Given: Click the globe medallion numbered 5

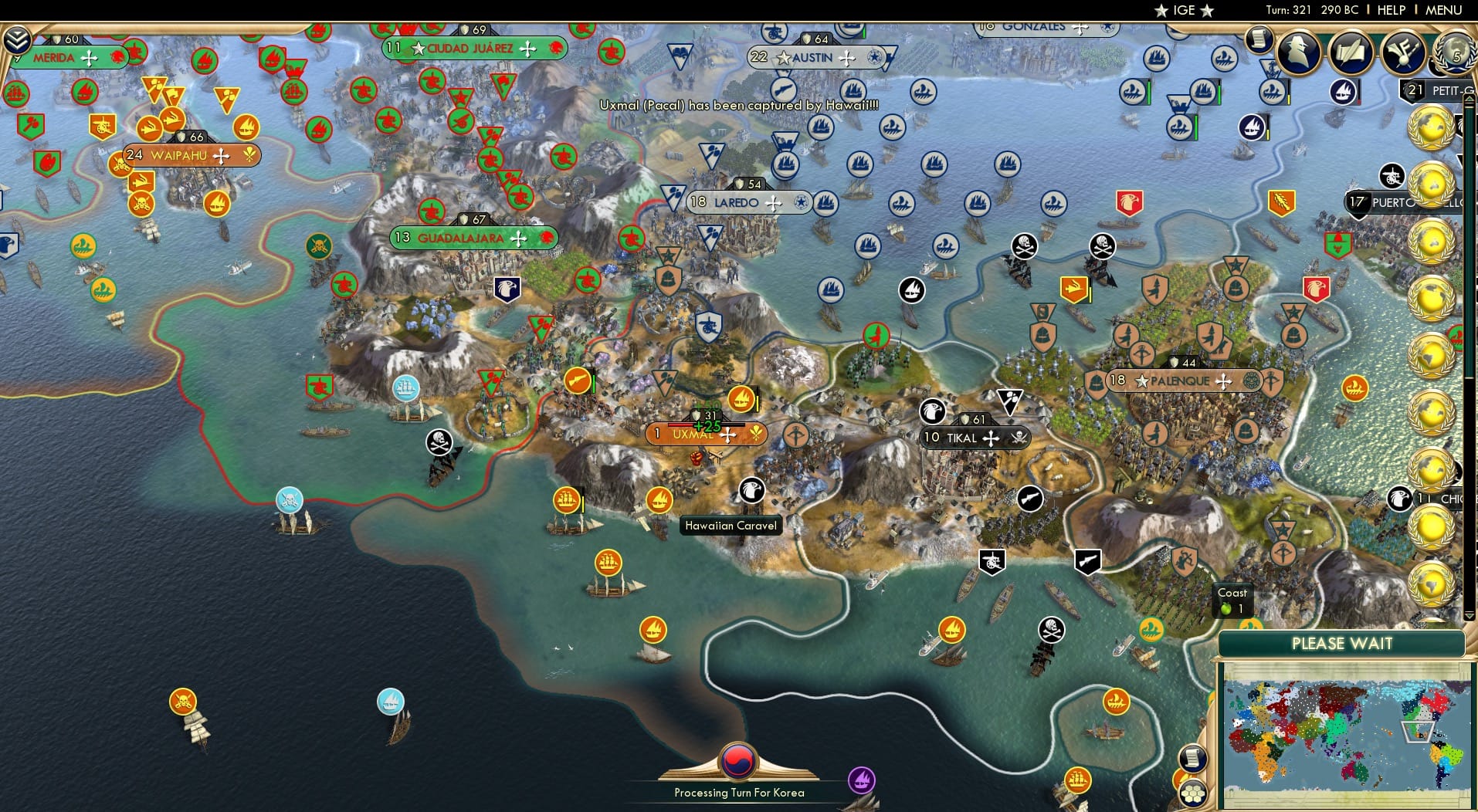Looking at the screenshot, I should click(x=1455, y=56).
